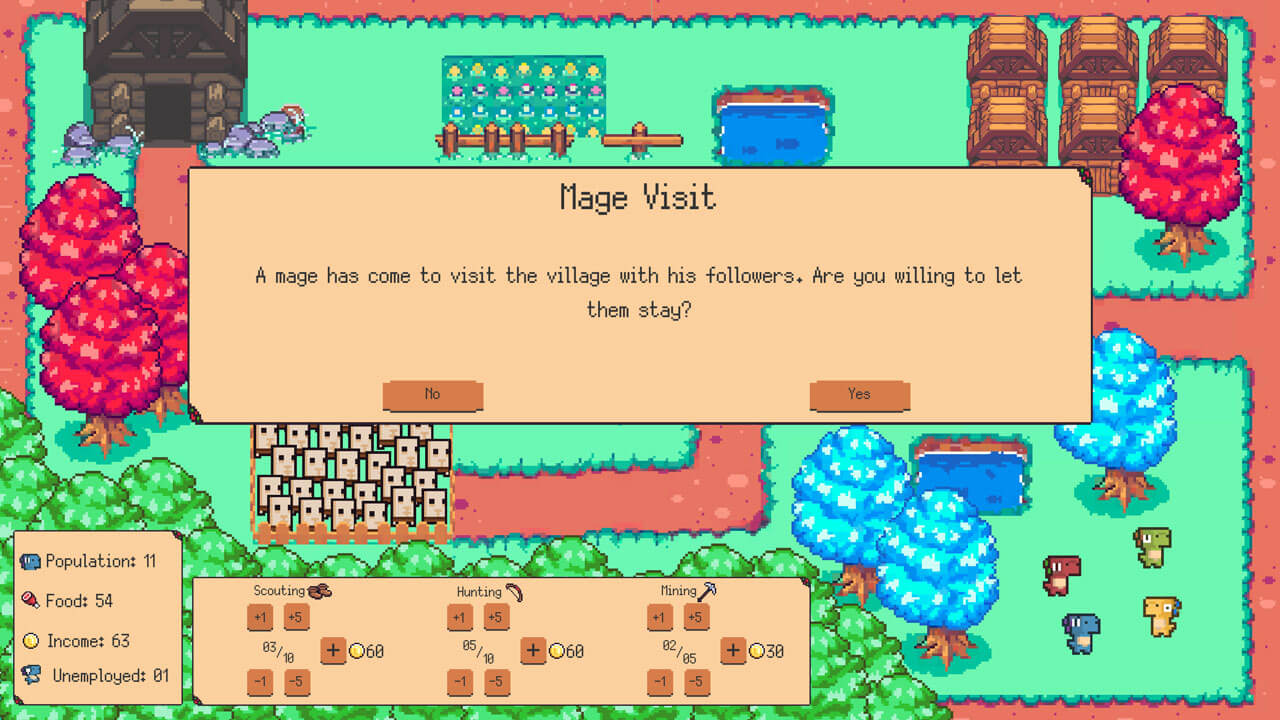Viewport: 1280px width, 720px height.
Task: Remove five workers from Mining
Action: [x=696, y=683]
